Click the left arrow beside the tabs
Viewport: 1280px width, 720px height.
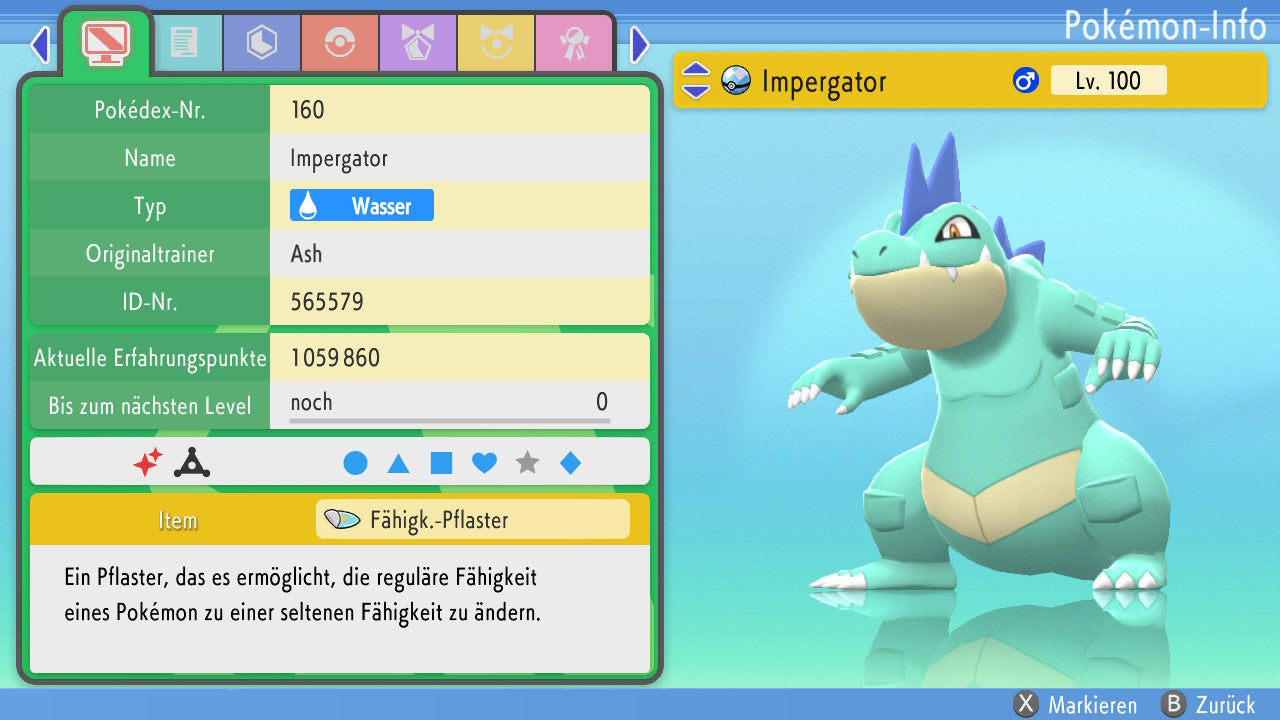click(x=40, y=44)
